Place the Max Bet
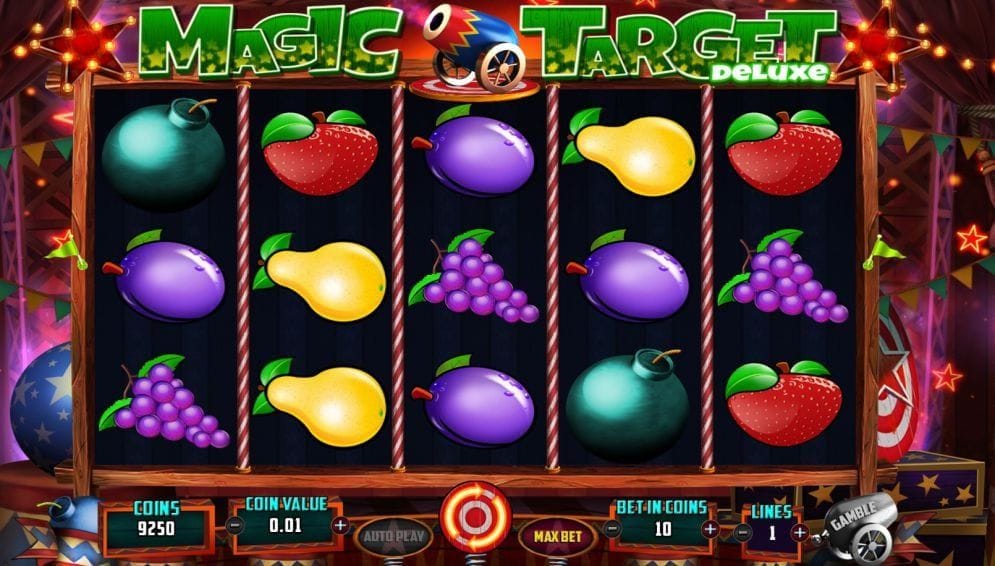This screenshot has height=566, width=995. point(557,535)
